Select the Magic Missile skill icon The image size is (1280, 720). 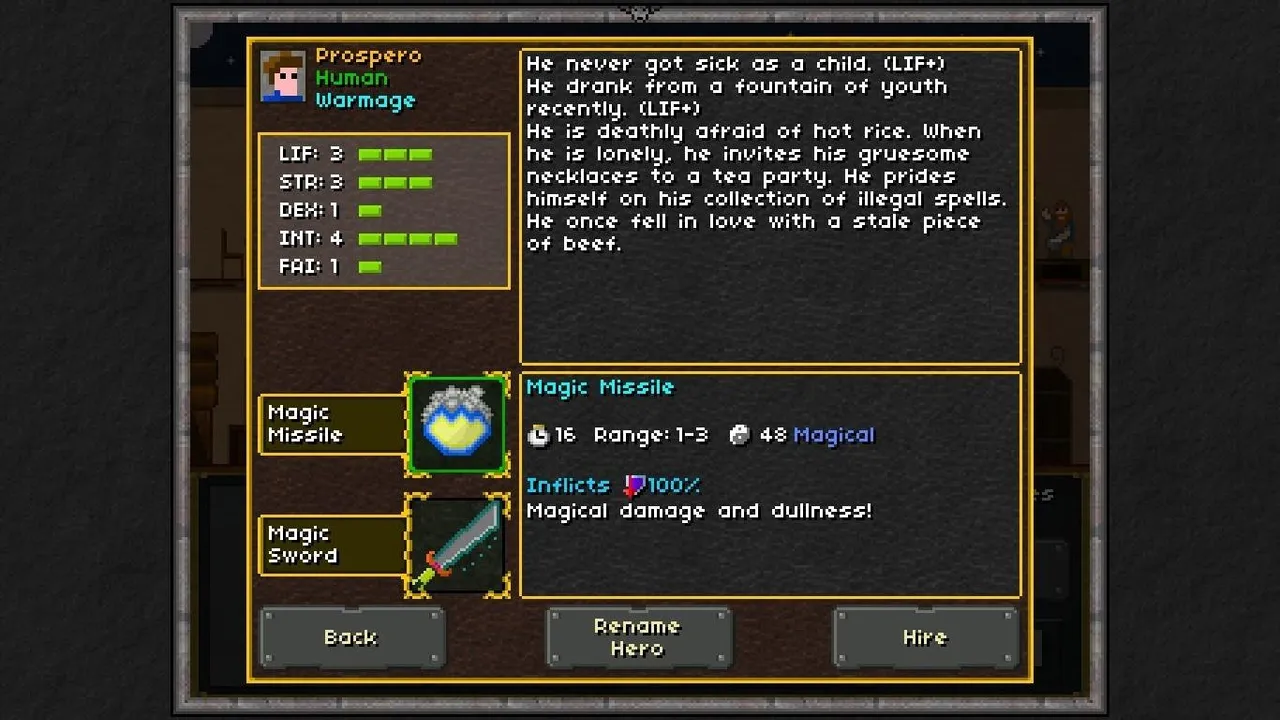tap(457, 424)
